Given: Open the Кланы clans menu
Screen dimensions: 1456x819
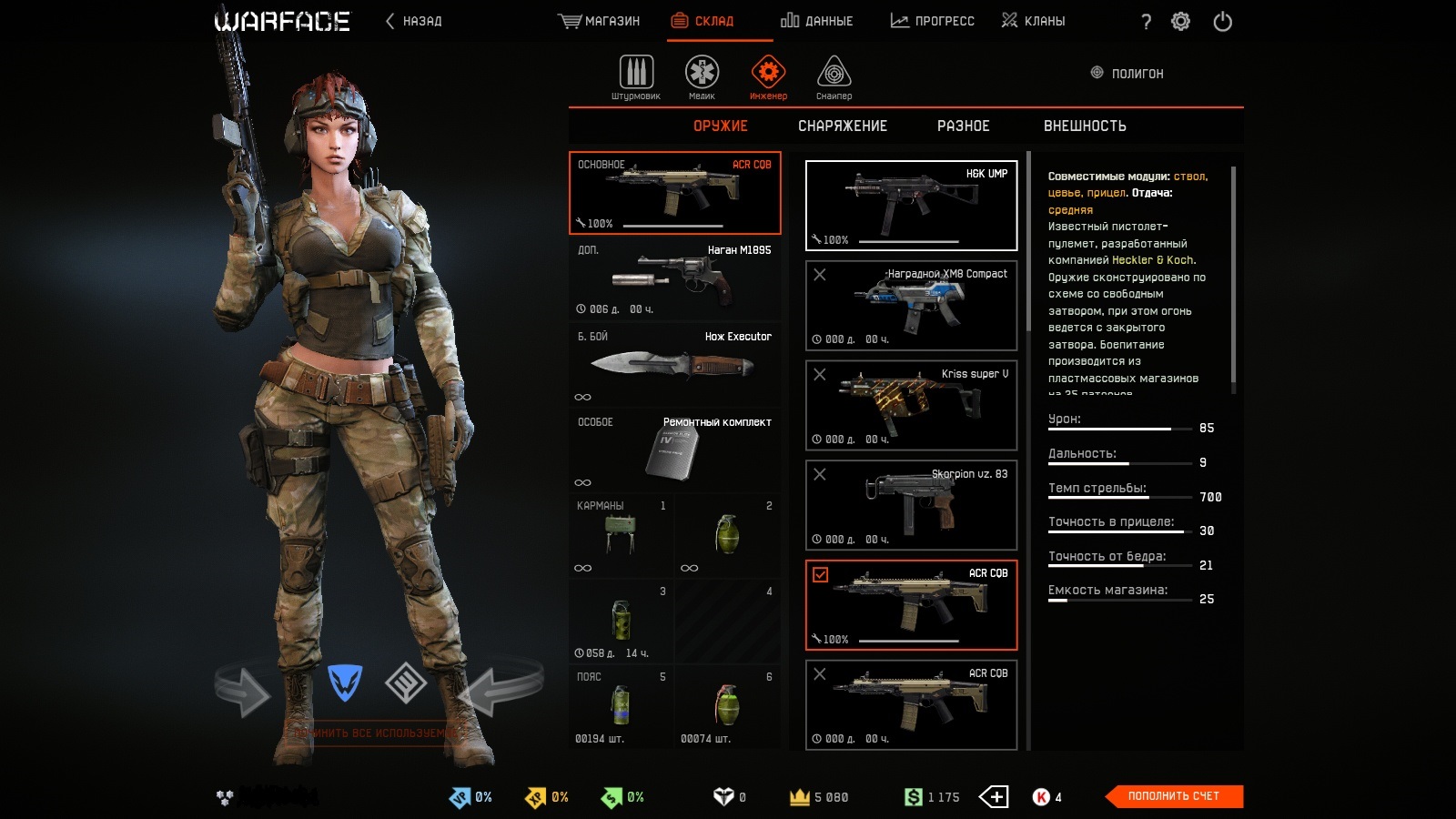Looking at the screenshot, I should [1033, 21].
